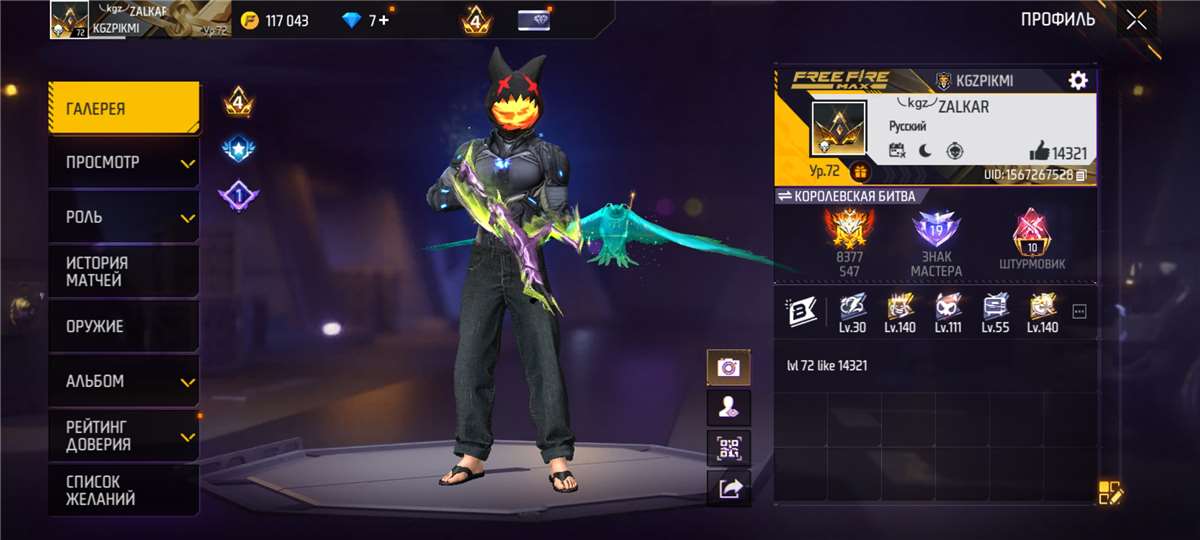Select the Галерея menu tab
1200x540 pixels.
point(124,109)
